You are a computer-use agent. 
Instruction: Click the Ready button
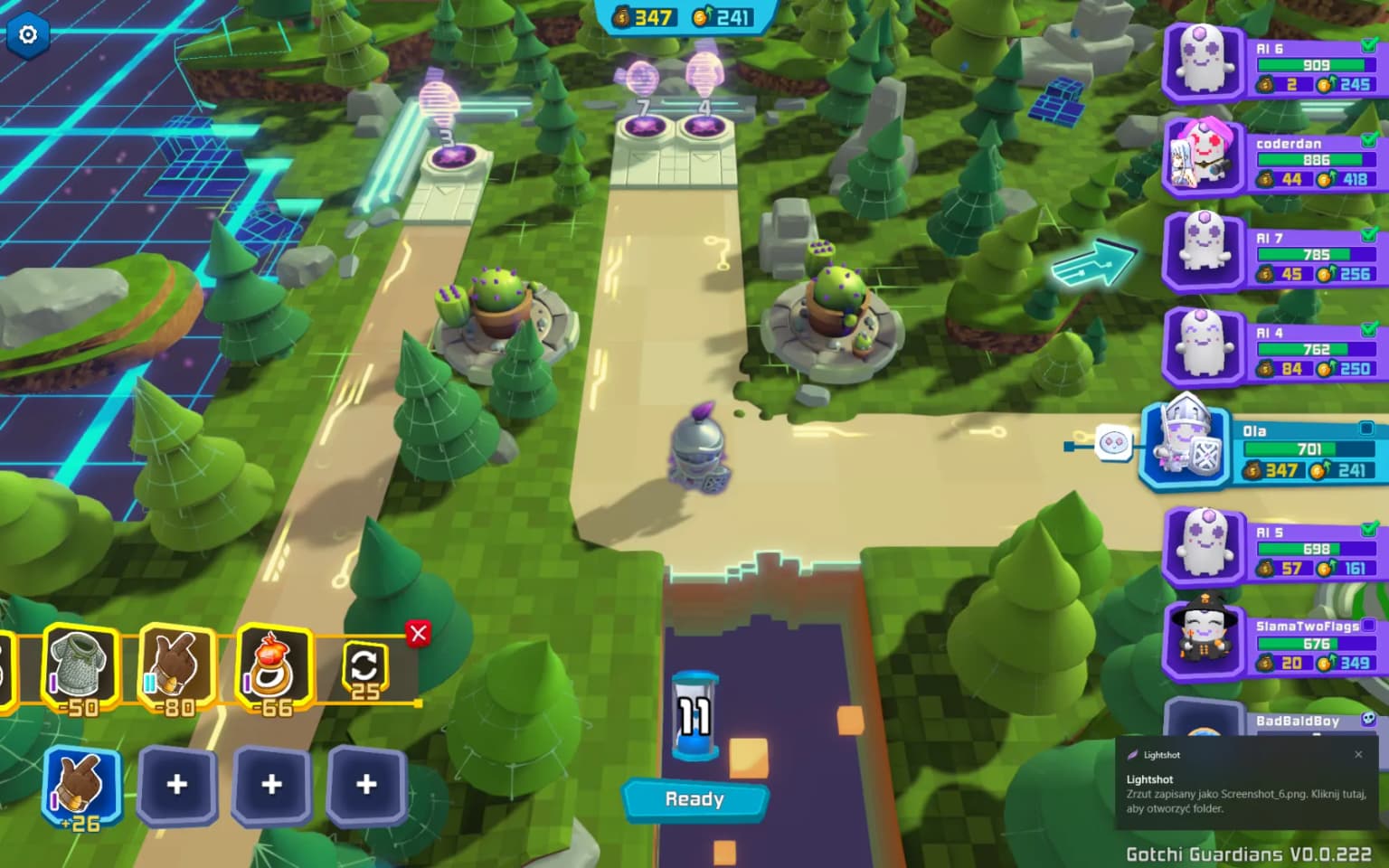point(694,799)
